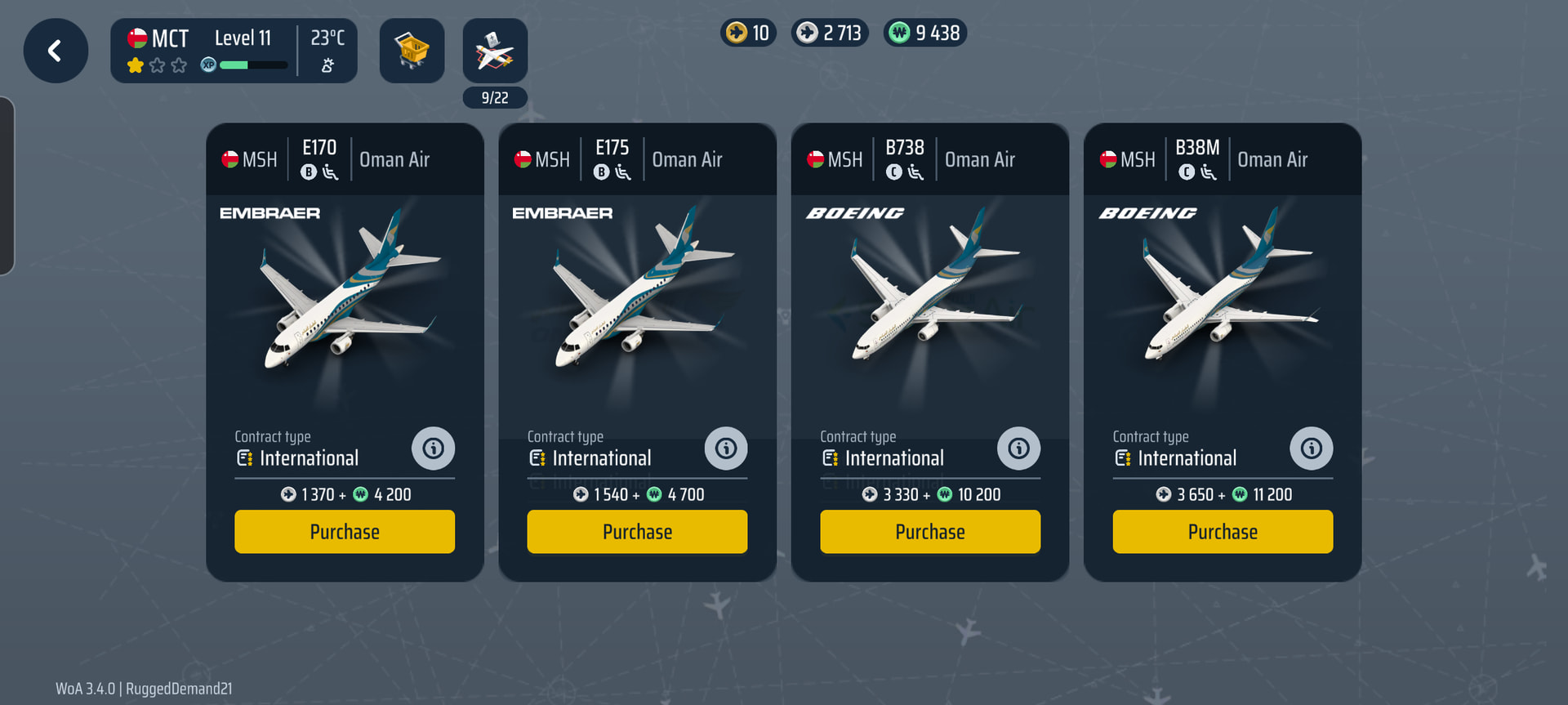The height and width of the screenshot is (705, 1568).
Task: Show info for the E170 contract
Action: pyautogui.click(x=433, y=448)
